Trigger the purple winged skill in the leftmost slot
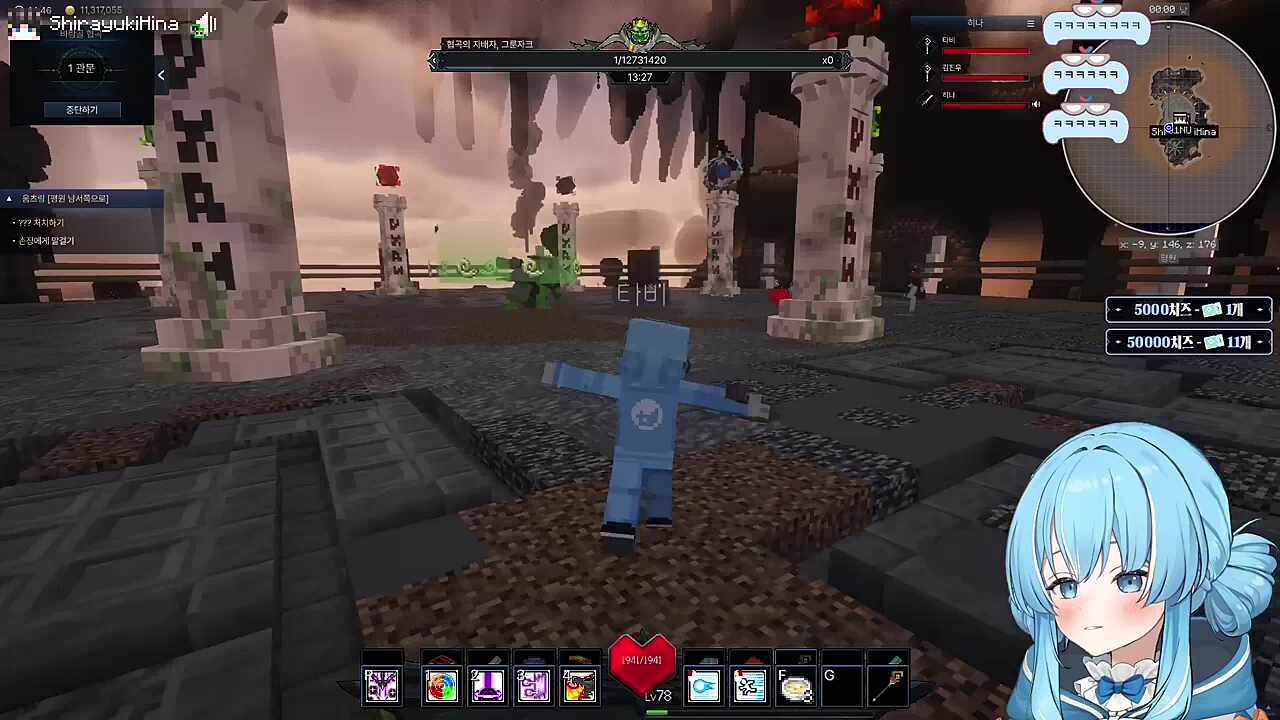 381,686
